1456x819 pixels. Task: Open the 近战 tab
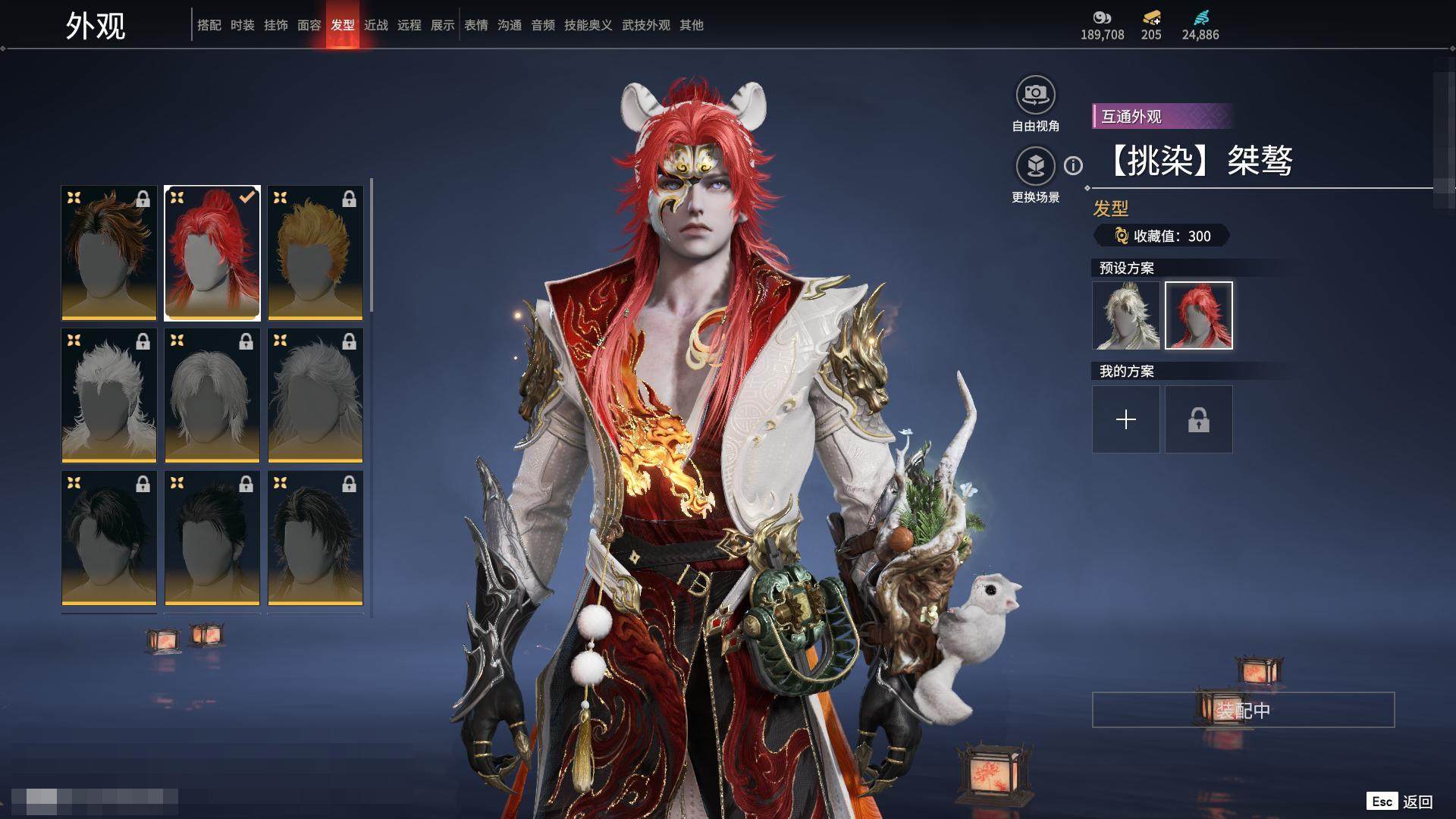[375, 25]
